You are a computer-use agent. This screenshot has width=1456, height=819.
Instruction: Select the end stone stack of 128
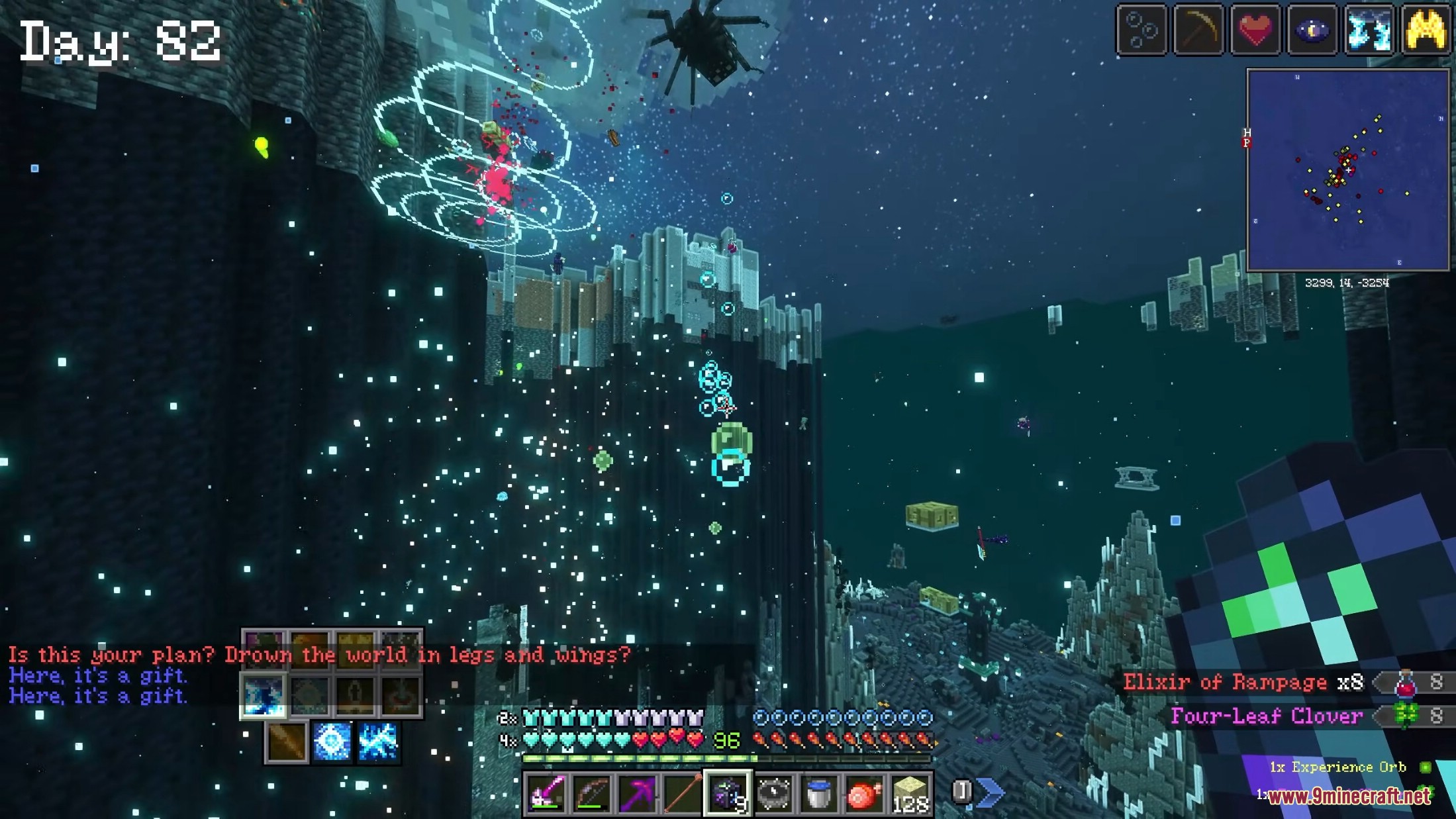point(910,792)
